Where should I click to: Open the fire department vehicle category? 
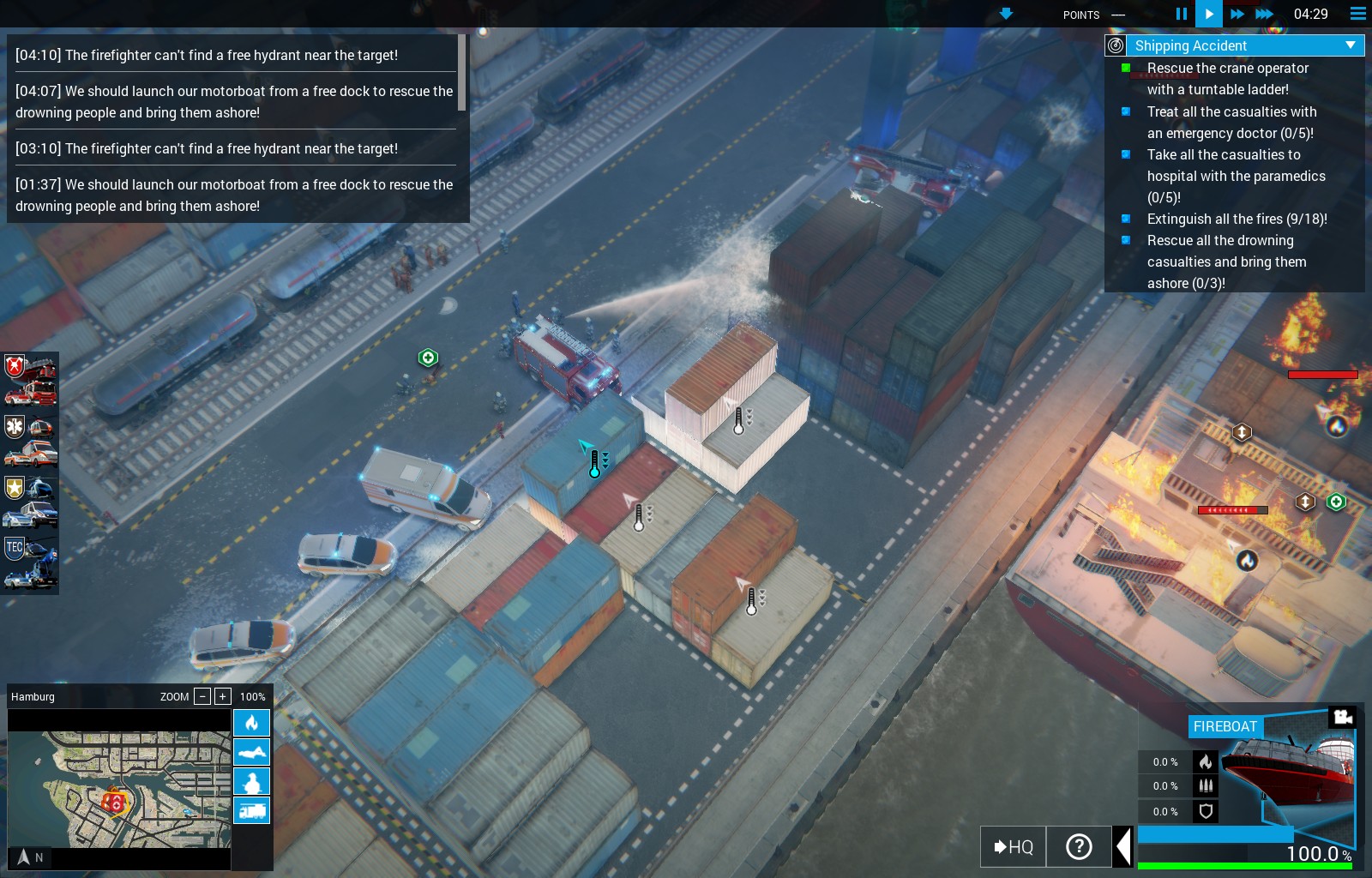point(31,380)
